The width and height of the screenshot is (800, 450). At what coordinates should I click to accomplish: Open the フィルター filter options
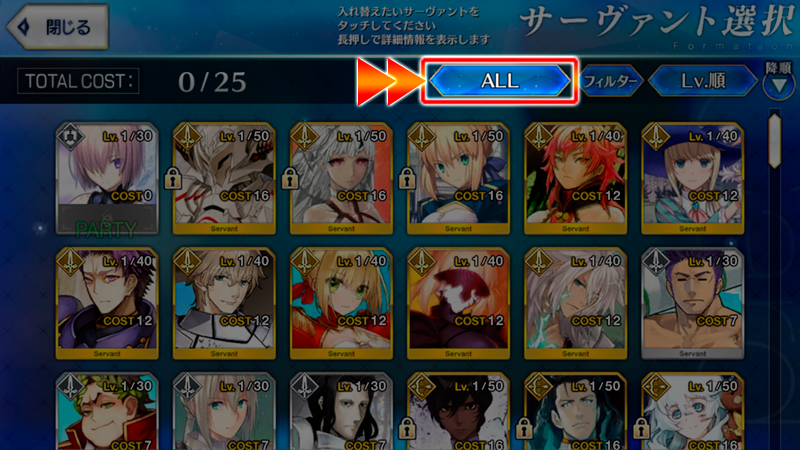pyautogui.click(x=610, y=81)
